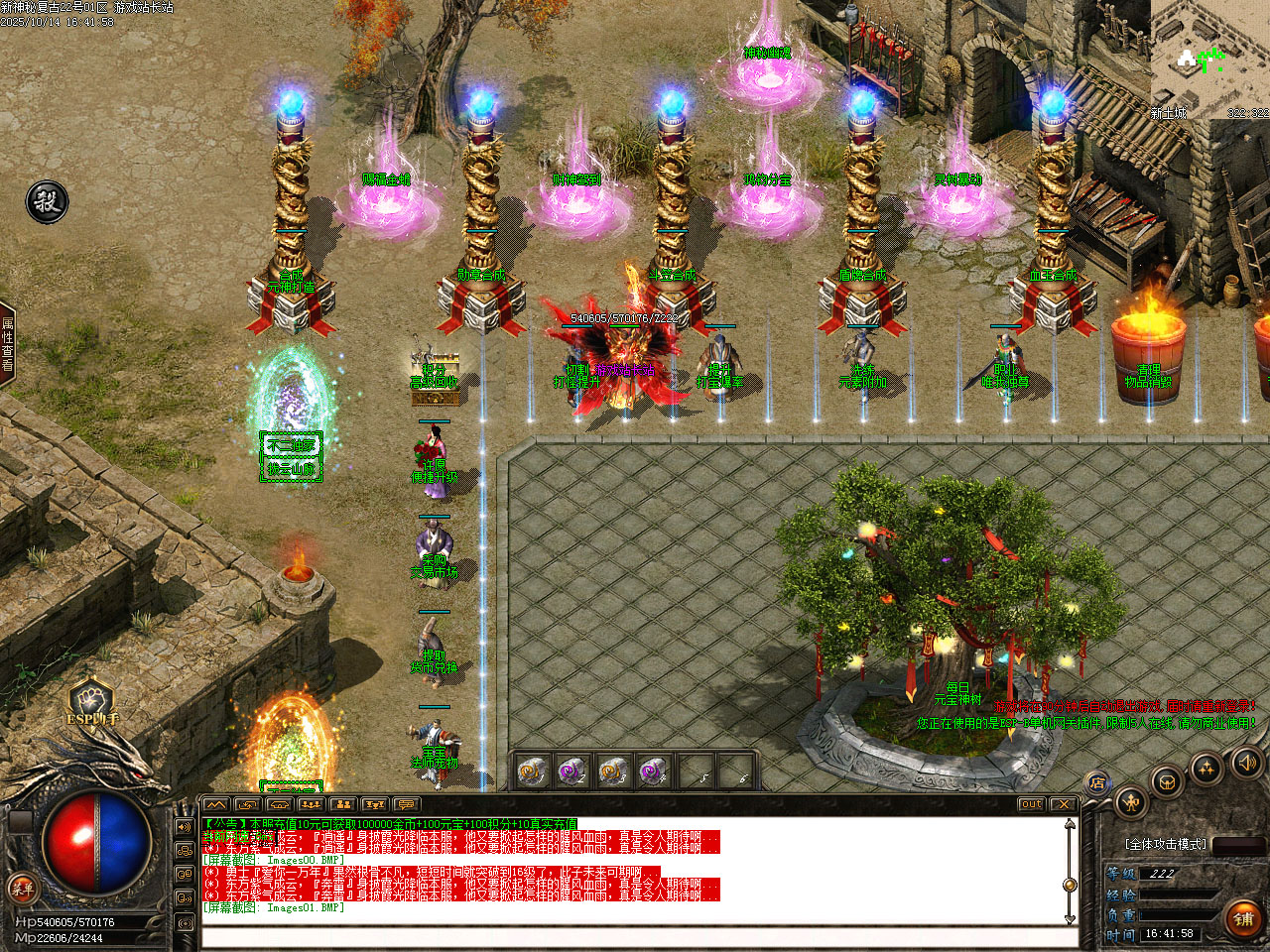
Task: Open the bag box icon
Action: click(1169, 780)
